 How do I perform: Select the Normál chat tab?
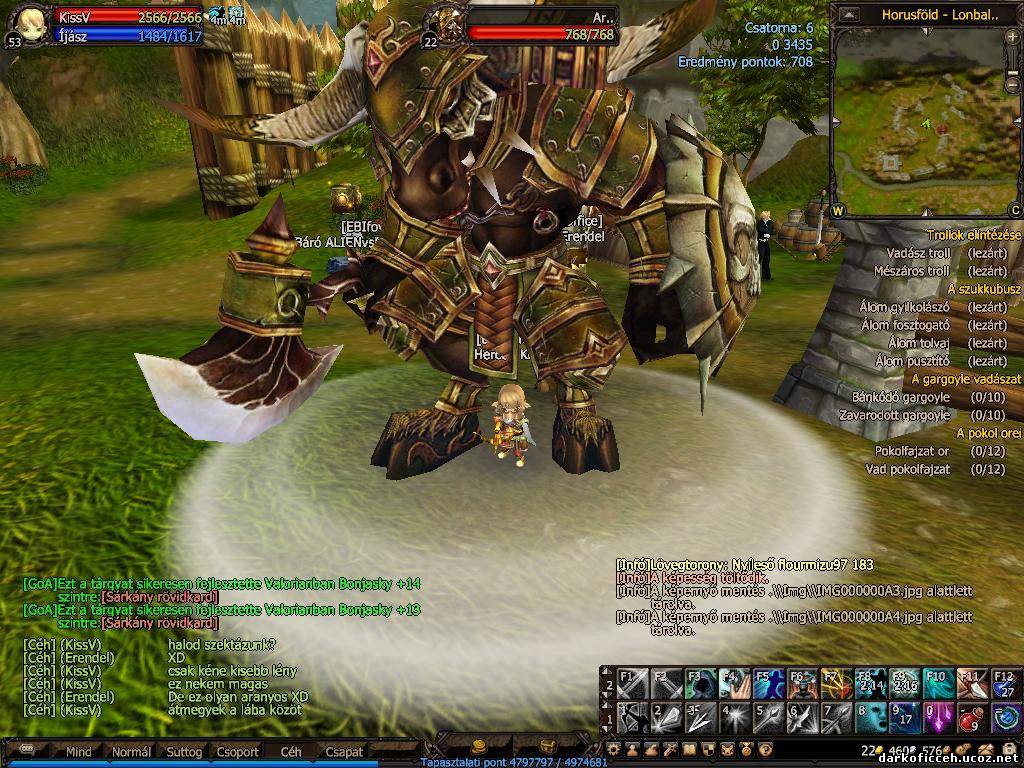131,751
